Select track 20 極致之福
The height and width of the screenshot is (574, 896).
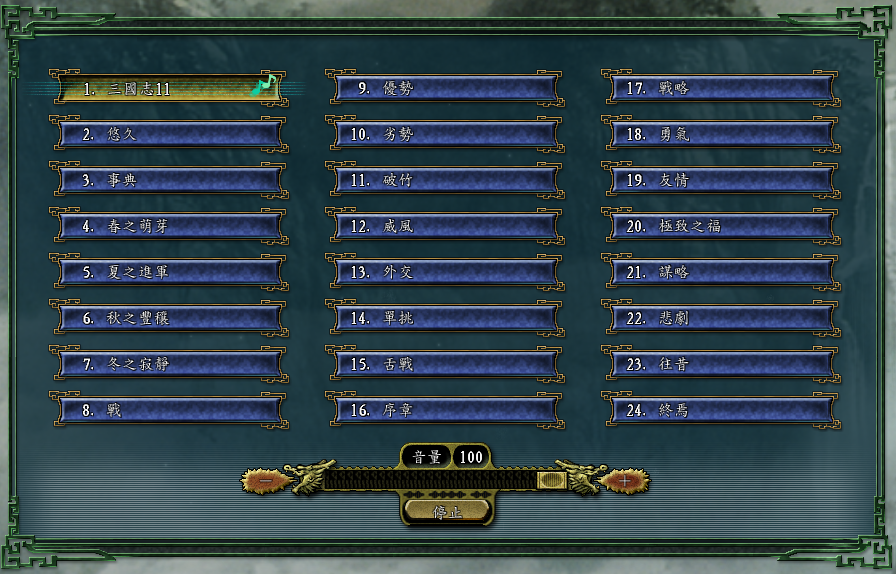point(720,226)
